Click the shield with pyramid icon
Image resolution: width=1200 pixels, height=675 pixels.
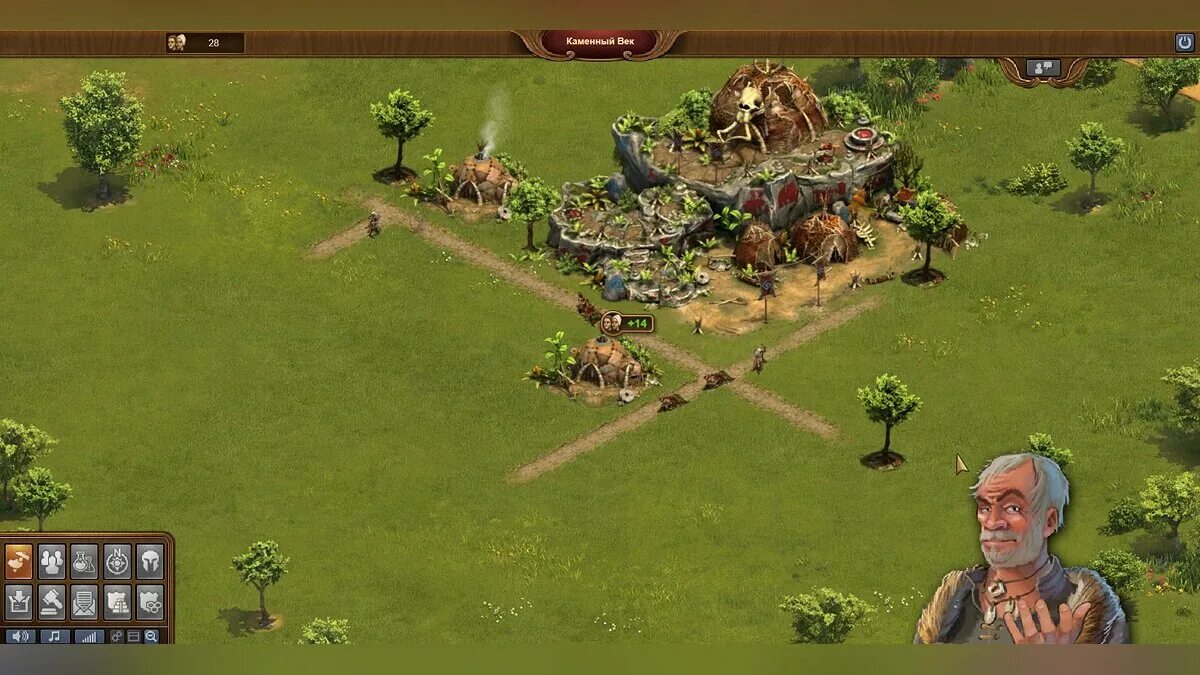(x=117, y=601)
